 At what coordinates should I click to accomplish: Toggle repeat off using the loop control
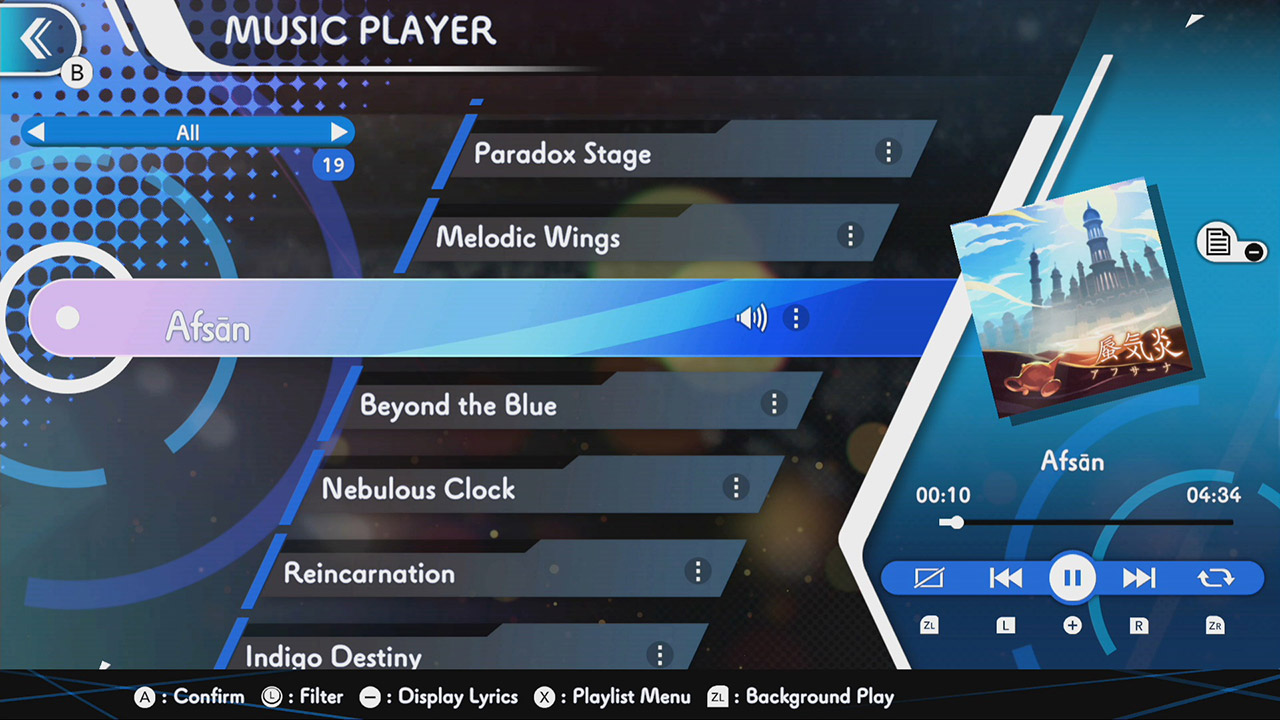[x=1213, y=577]
